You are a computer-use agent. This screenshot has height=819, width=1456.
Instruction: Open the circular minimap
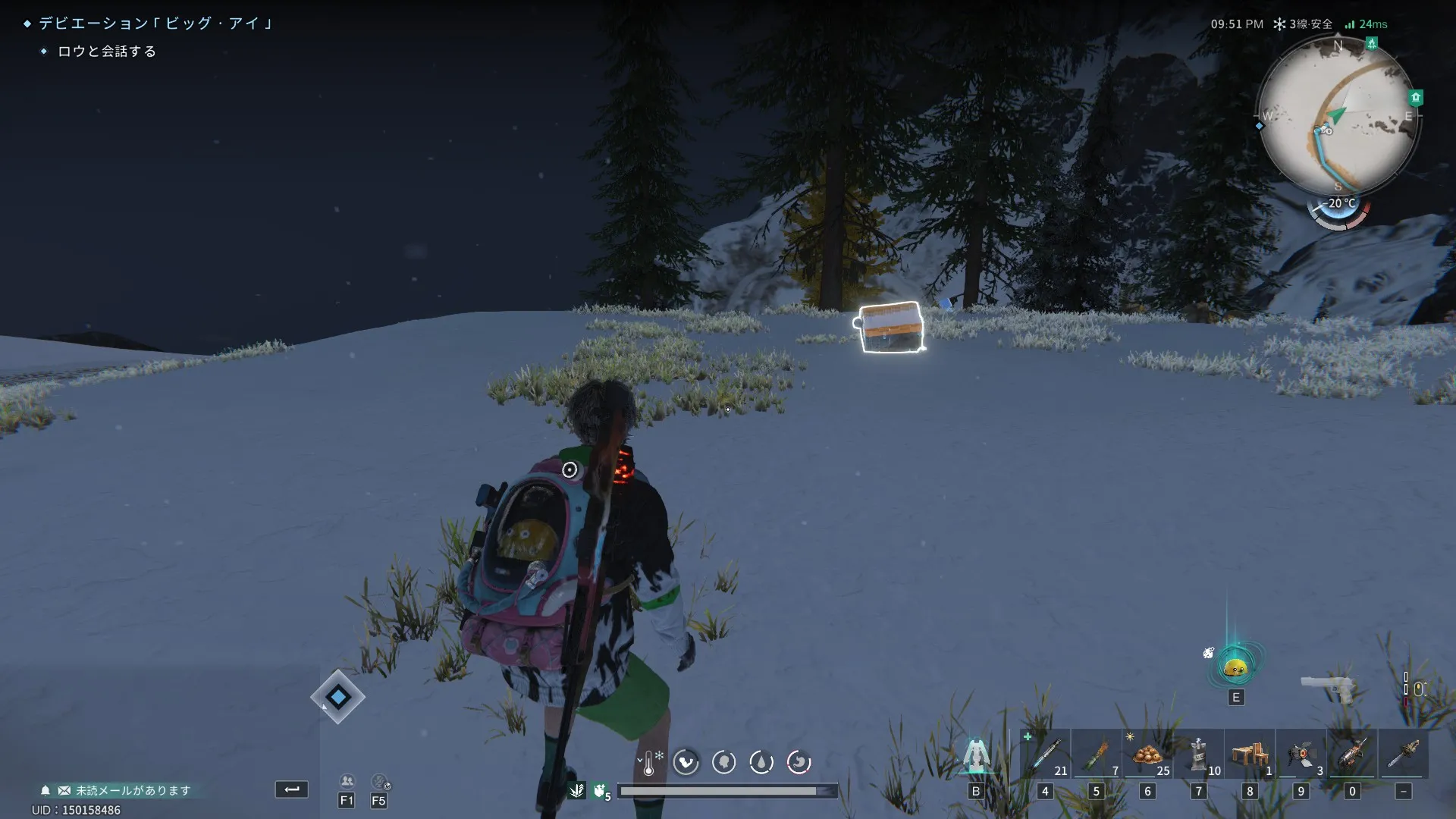click(x=1338, y=115)
